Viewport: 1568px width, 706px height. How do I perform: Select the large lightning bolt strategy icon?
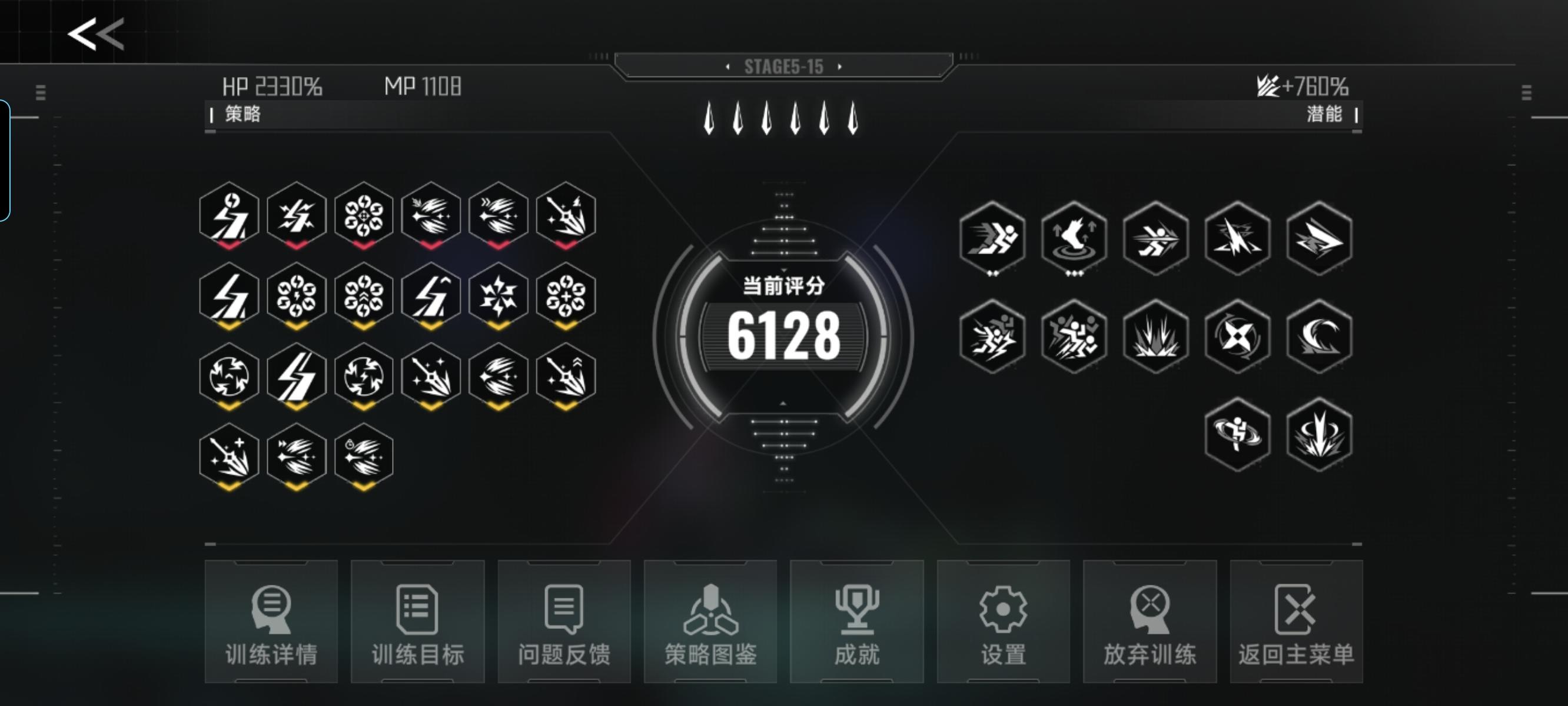pos(297,377)
